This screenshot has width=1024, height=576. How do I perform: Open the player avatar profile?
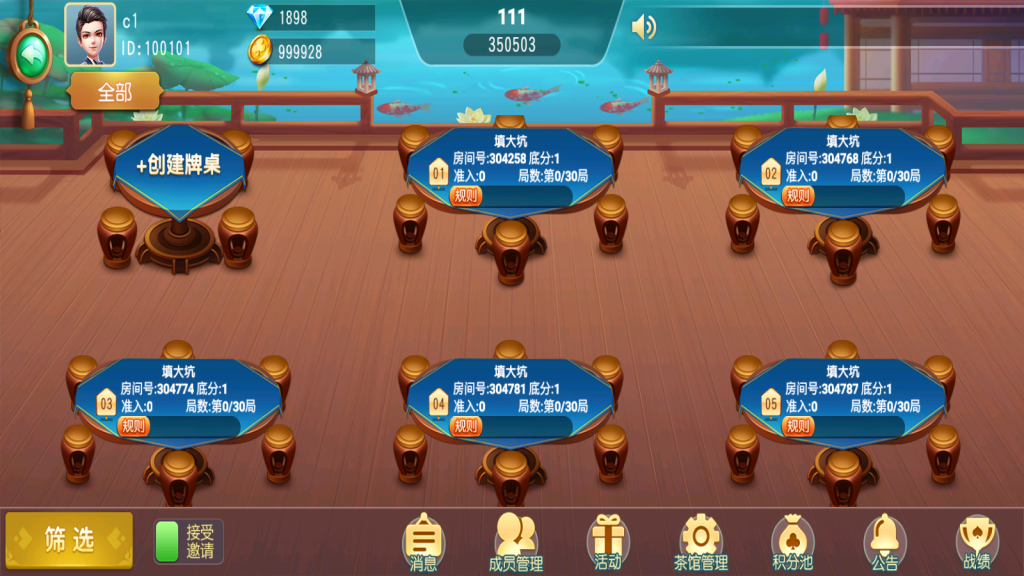(90, 34)
